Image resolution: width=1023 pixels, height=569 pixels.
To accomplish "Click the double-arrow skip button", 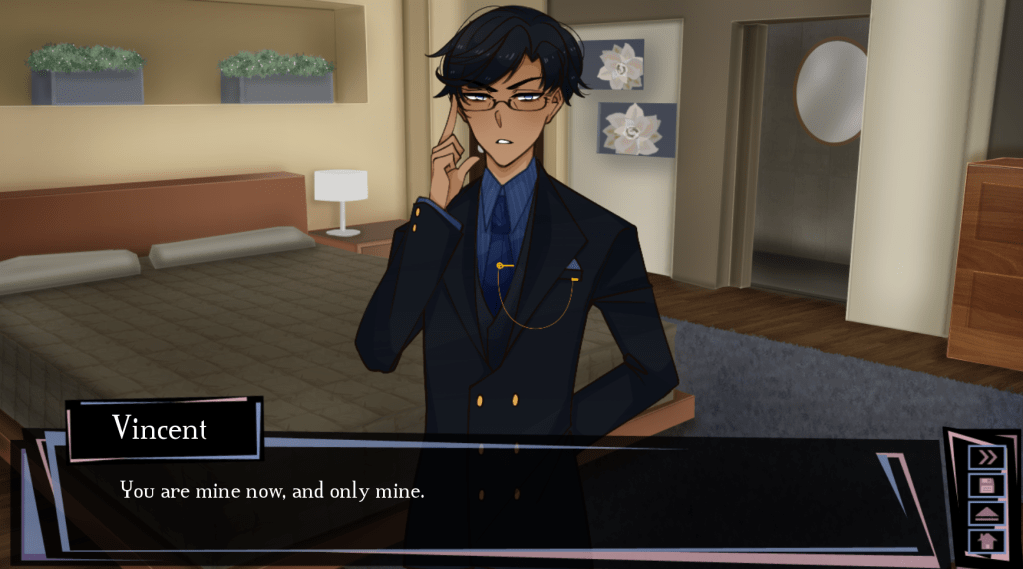I will pyautogui.click(x=986, y=457).
